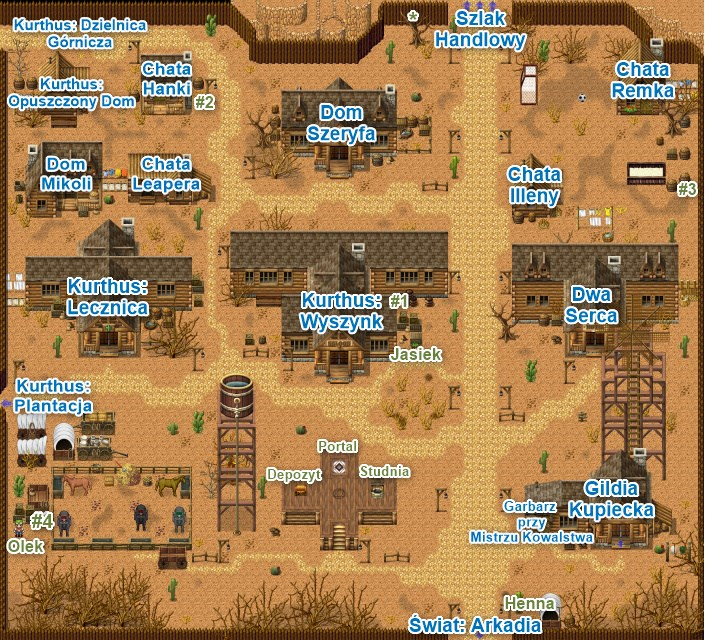This screenshot has height=640, width=723.
Task: Select the Dom Mikoli map label
Action: tap(67, 174)
